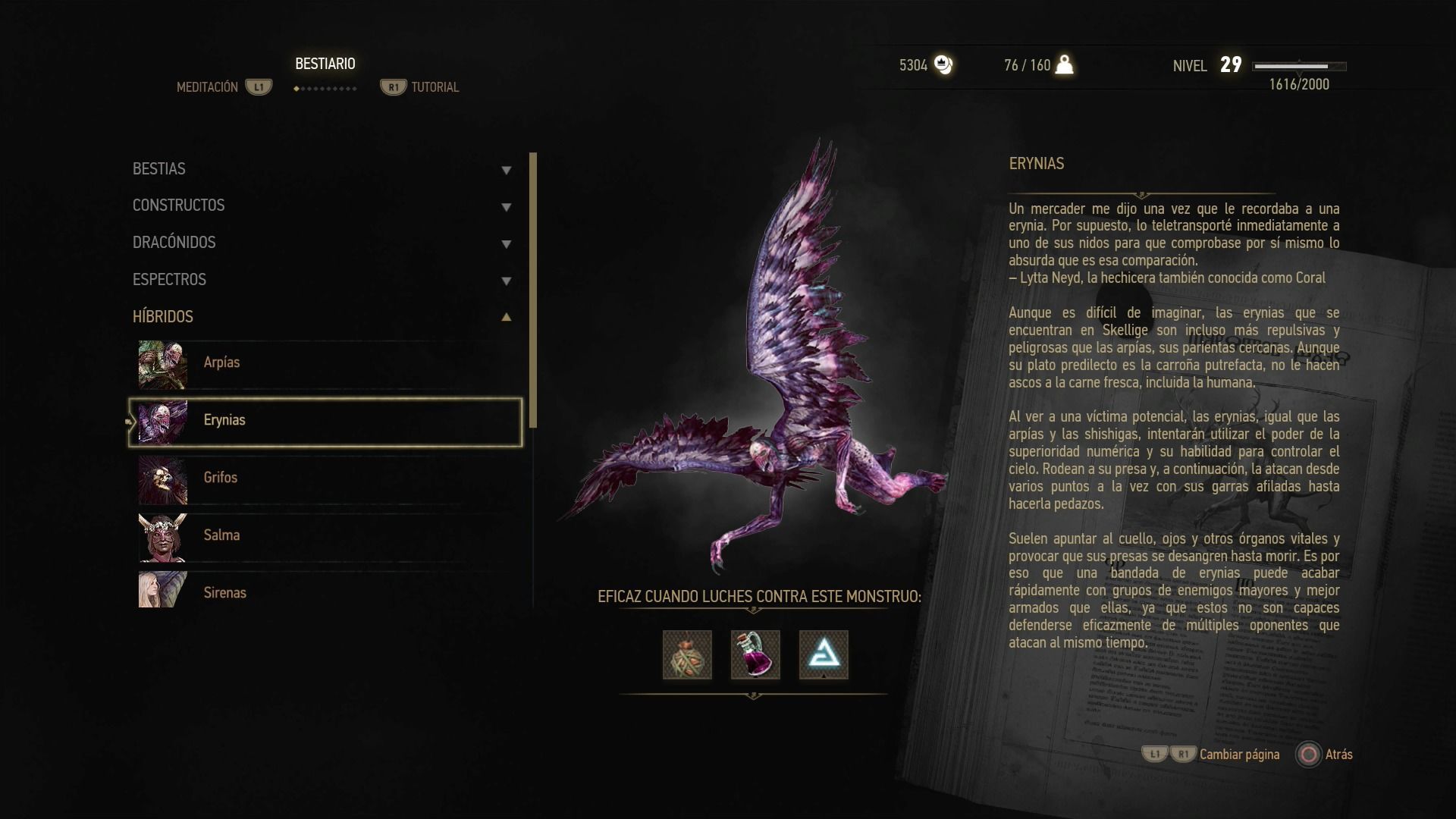Choose the Grifos bestiary entry
The width and height of the screenshot is (1456, 819).
coord(326,479)
